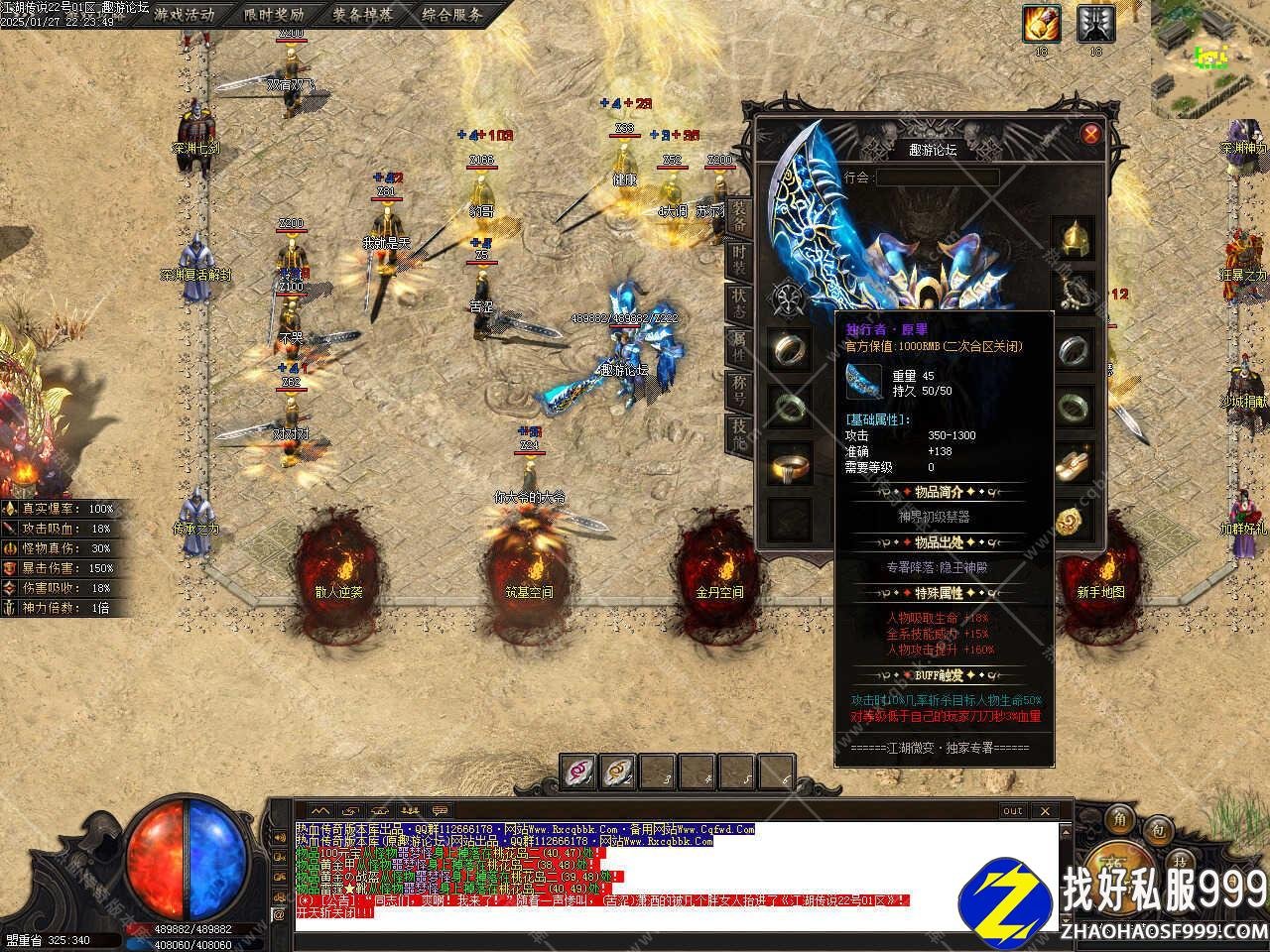Select the necklace equipment slot
Viewport: 1270px width, 952px height.
pyautogui.click(x=1073, y=293)
